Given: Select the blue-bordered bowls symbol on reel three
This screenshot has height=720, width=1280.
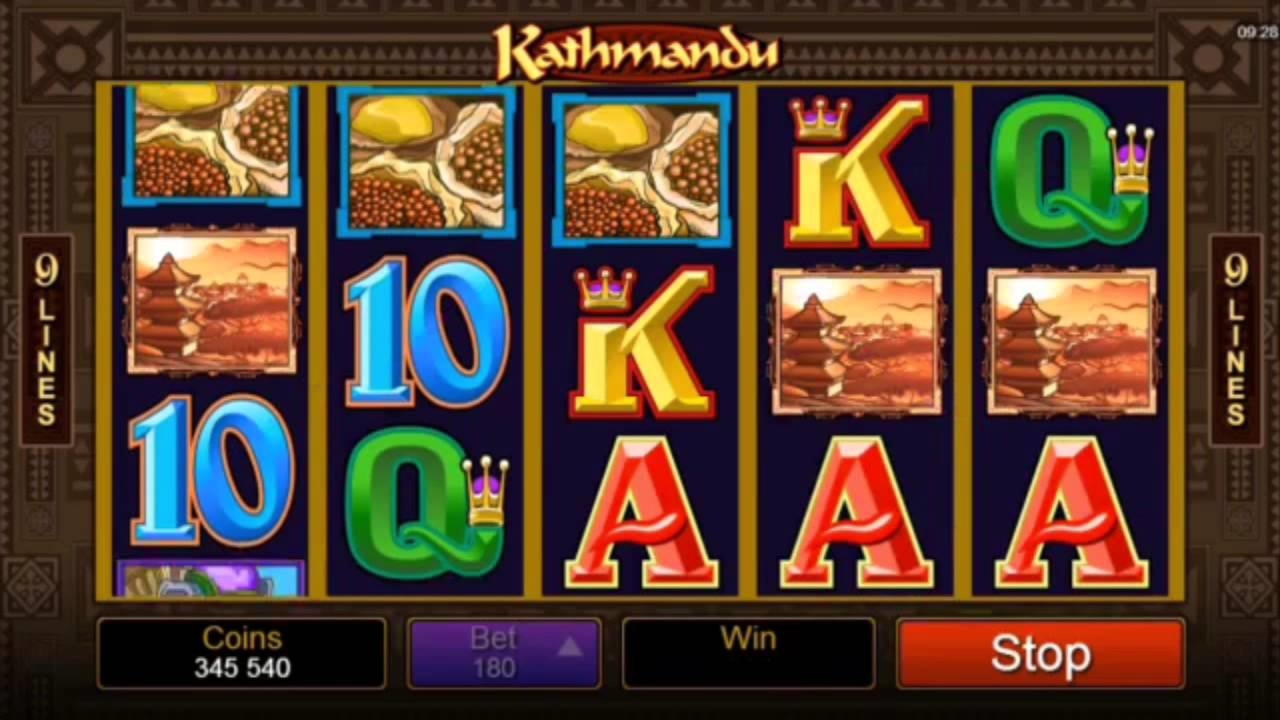Looking at the screenshot, I should pyautogui.click(x=640, y=165).
